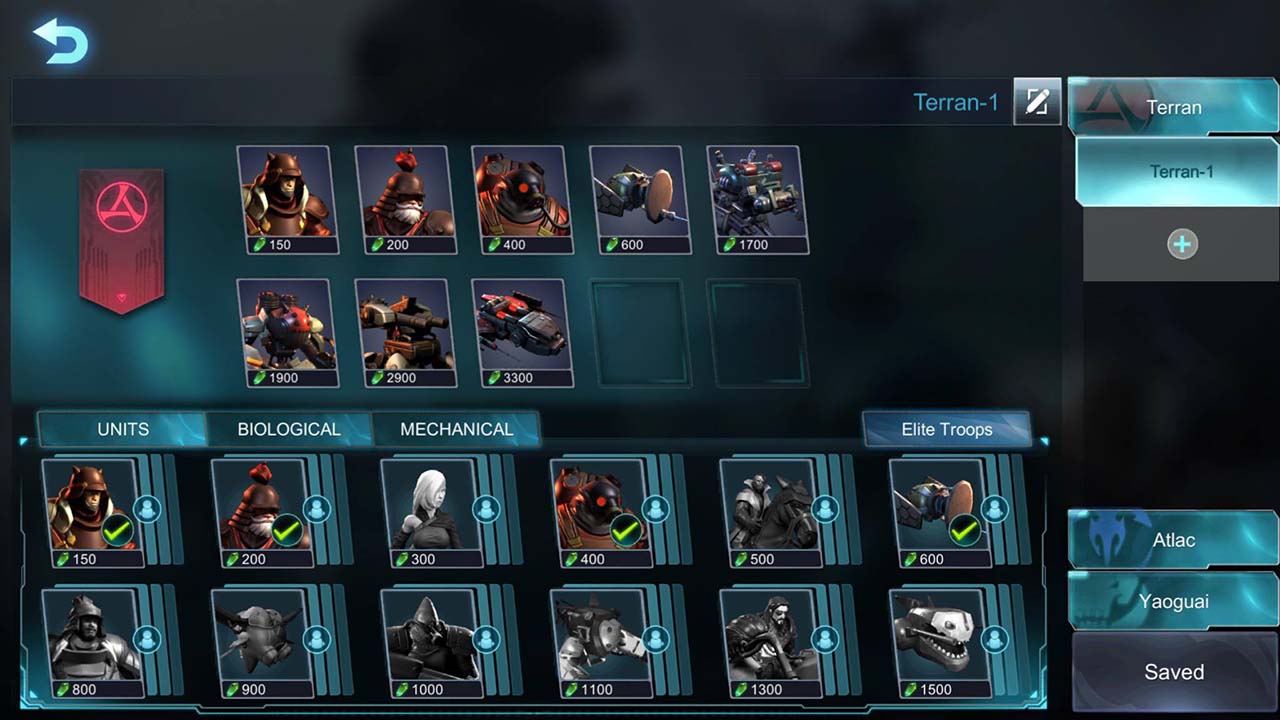
Task: Tap the plus icon to add a new formation
Action: click(x=1182, y=243)
